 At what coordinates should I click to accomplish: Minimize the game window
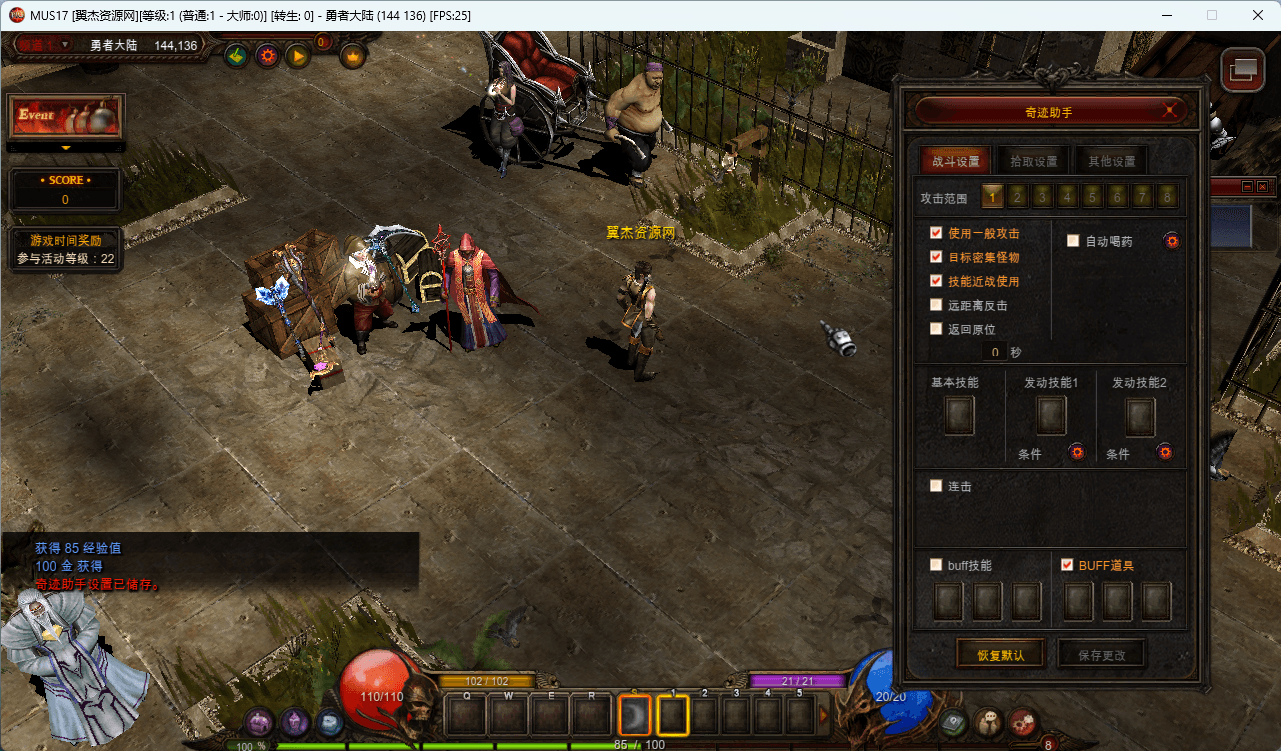coord(1166,15)
